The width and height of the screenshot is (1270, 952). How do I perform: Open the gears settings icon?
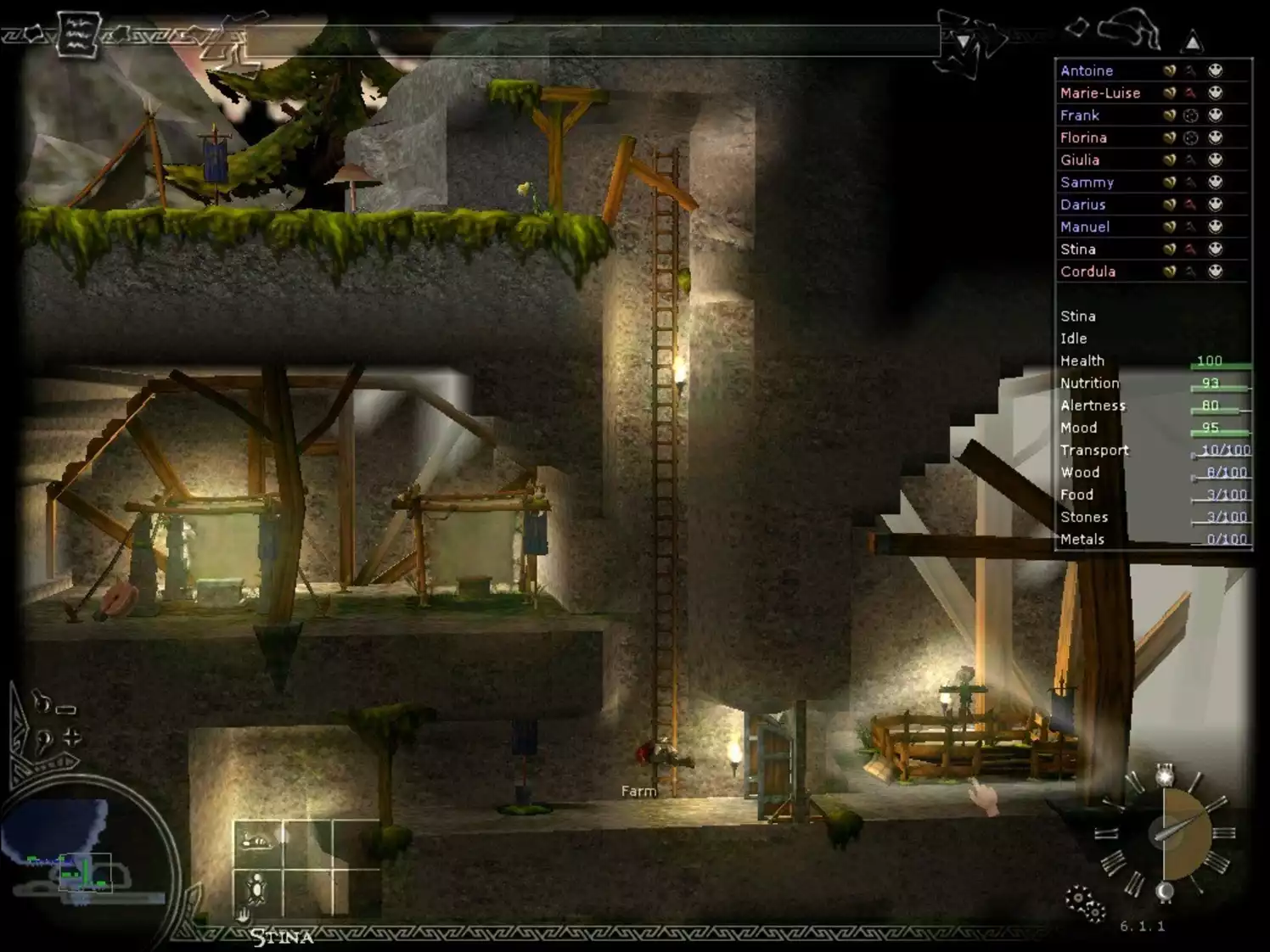[x=1084, y=903]
